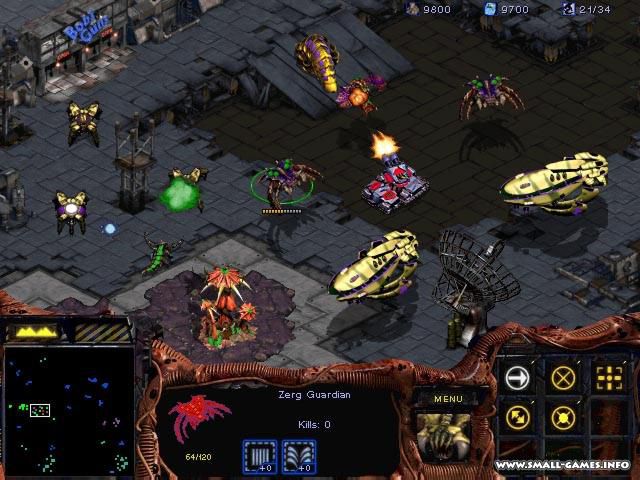The width and height of the screenshot is (640, 480).
Task: Choose the Attack crosshair command
Action: pyautogui.click(x=608, y=377)
